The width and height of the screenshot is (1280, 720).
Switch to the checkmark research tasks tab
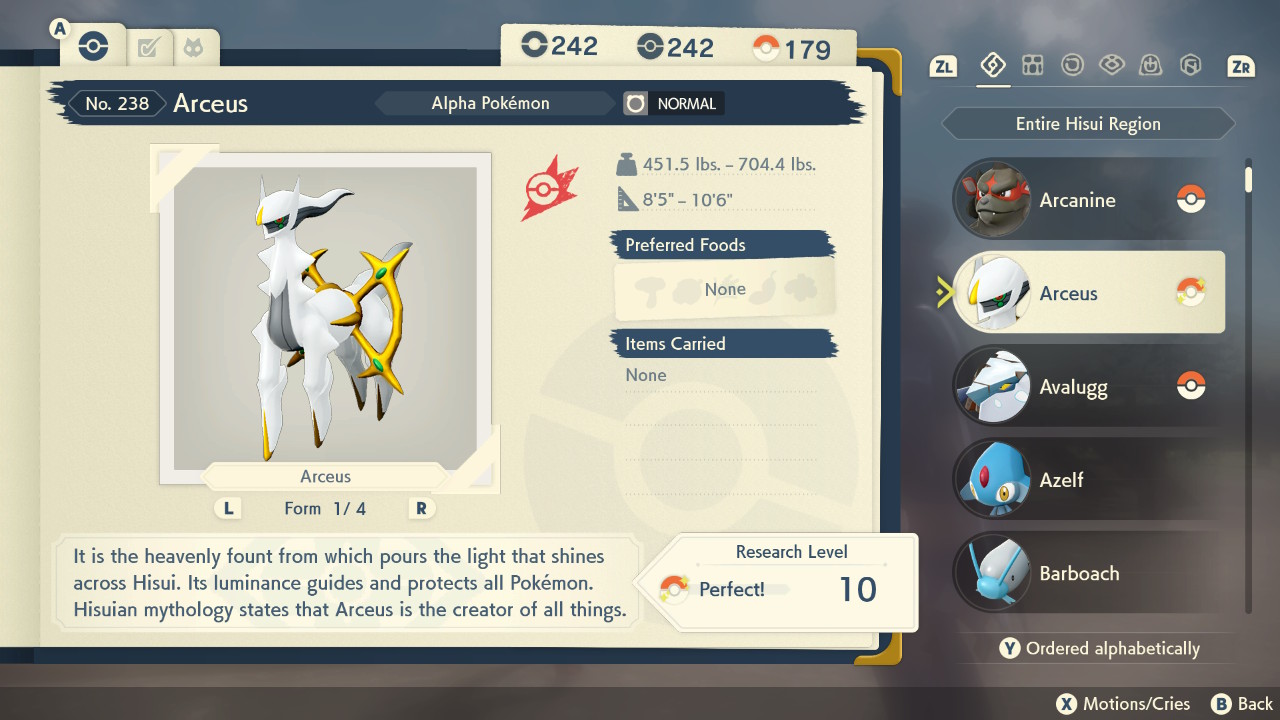[x=149, y=47]
